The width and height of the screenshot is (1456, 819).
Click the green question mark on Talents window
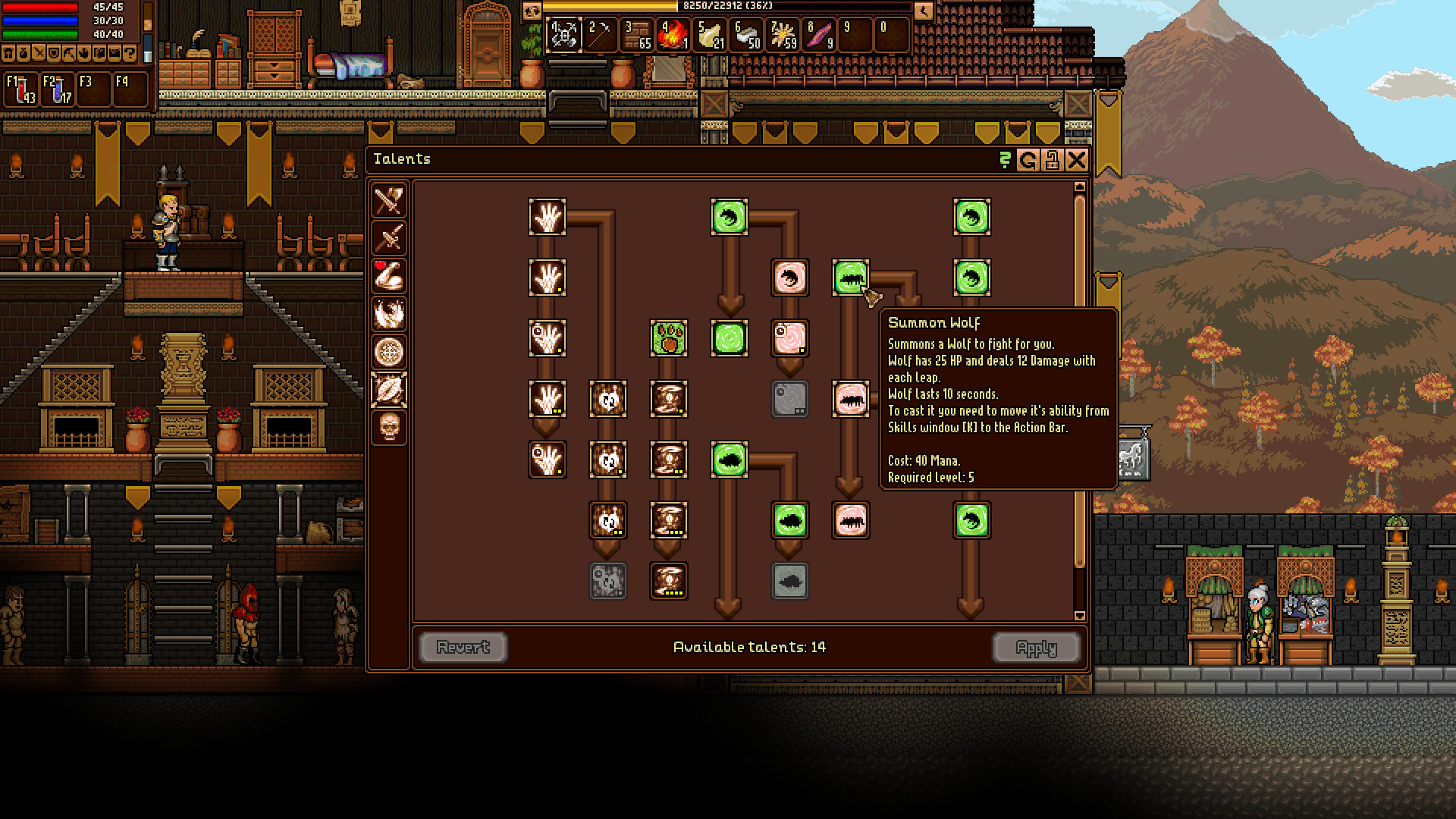(1006, 160)
